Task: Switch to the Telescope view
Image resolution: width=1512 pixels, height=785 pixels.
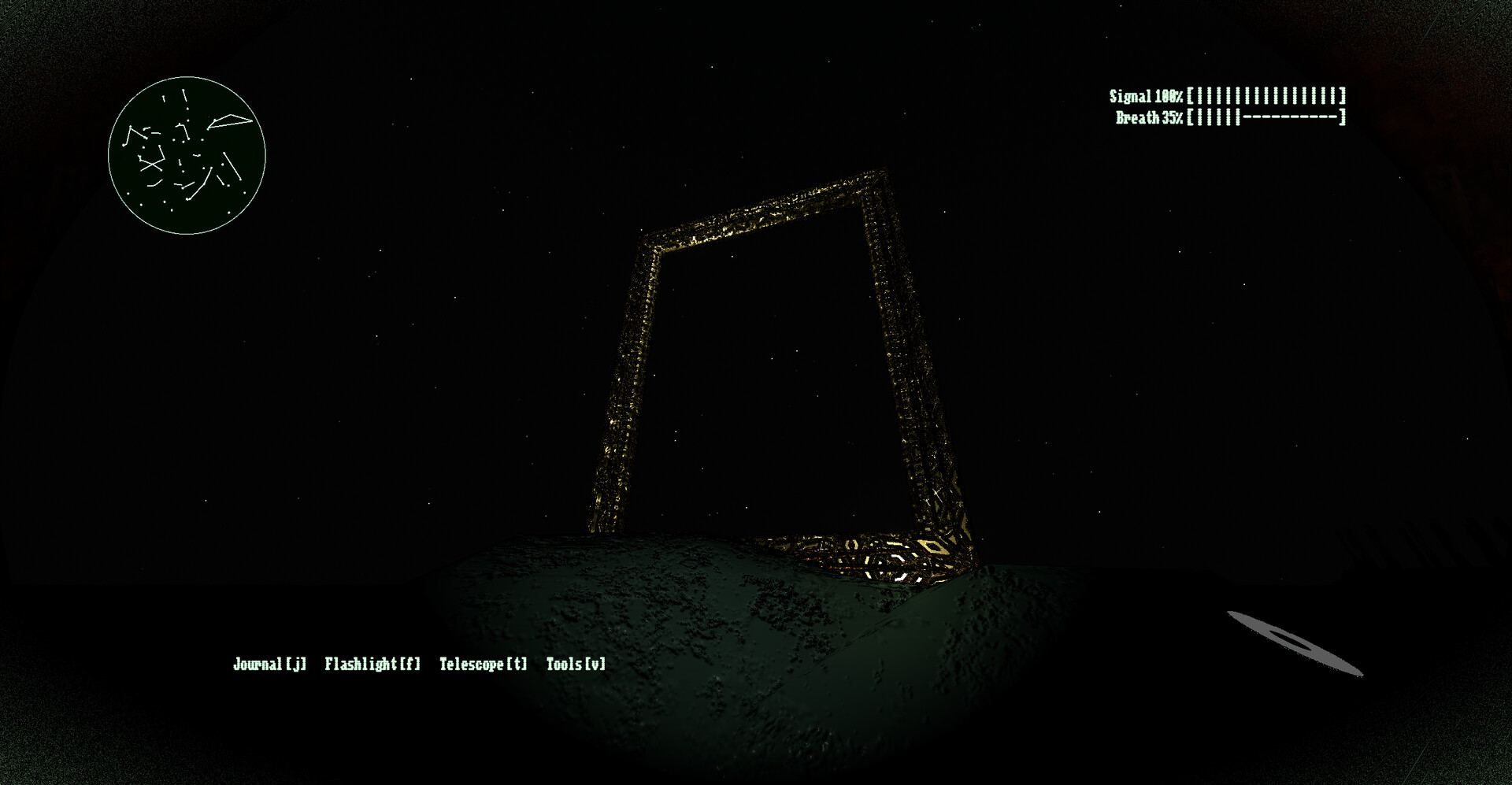Action: point(482,664)
